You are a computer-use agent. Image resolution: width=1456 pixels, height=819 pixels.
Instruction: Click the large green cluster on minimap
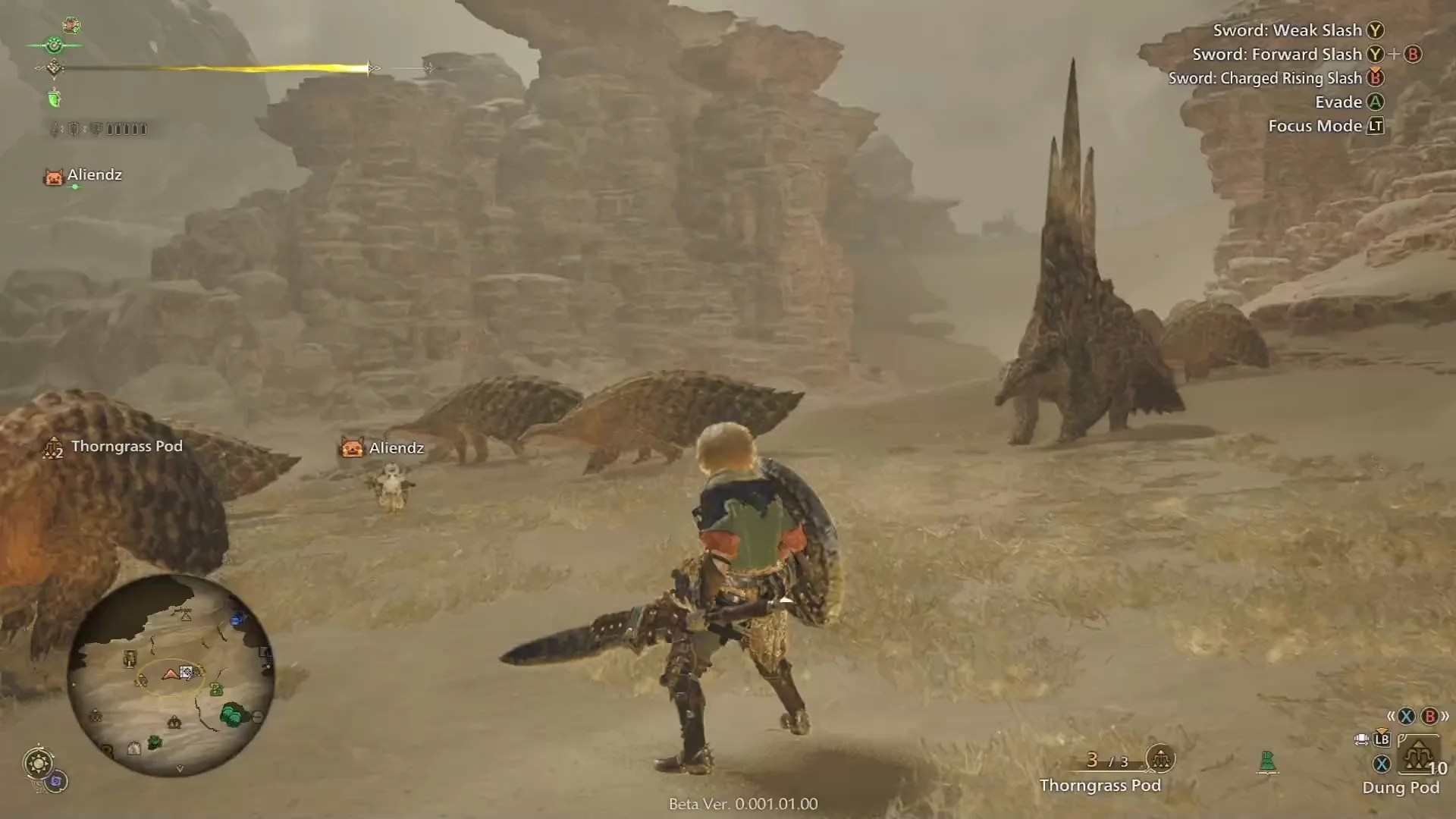[x=232, y=714]
